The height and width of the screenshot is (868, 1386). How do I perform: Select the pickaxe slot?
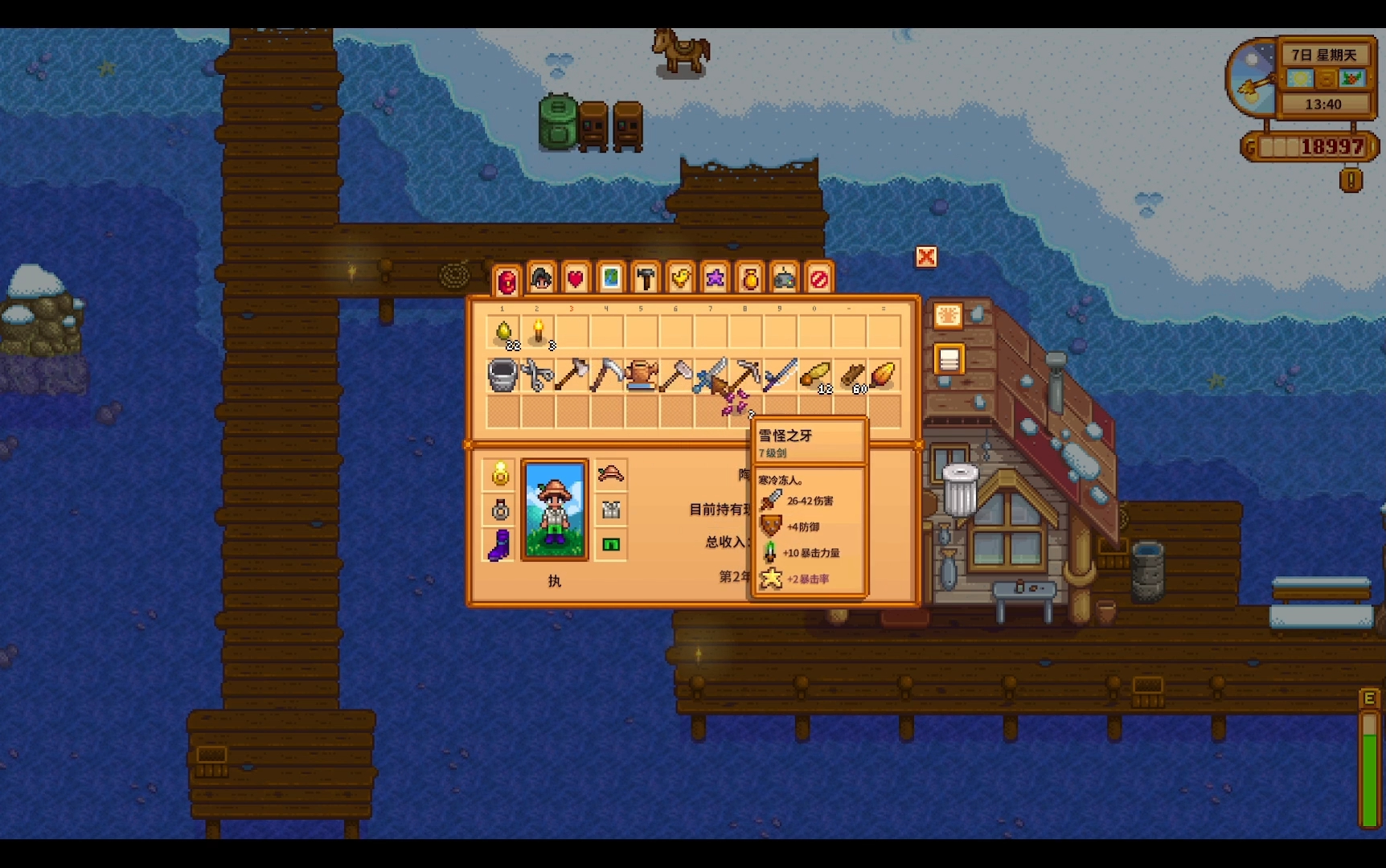tap(746, 374)
